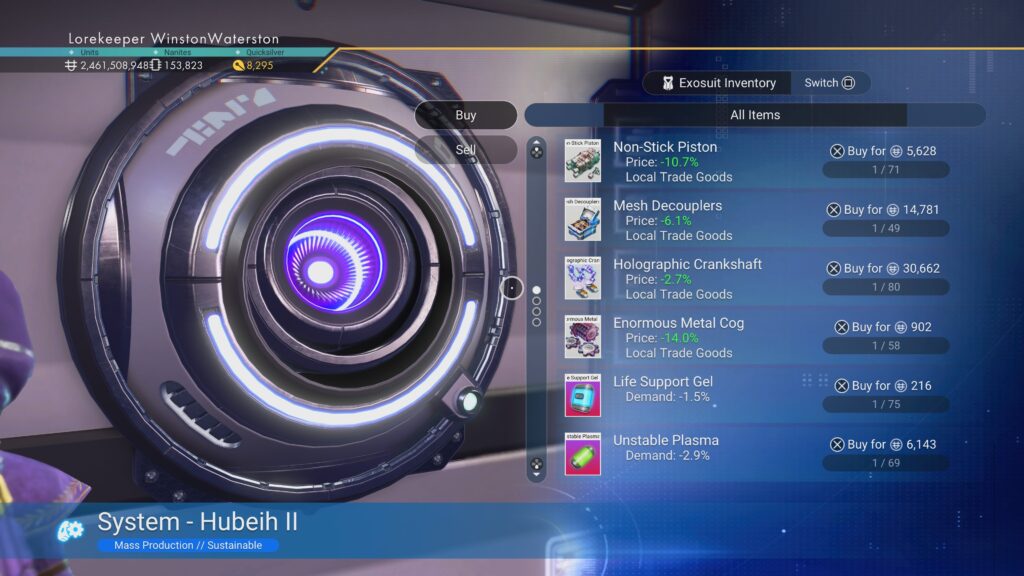Select the Enormous Metal Cog item icon
1024x576 pixels.
tap(582, 337)
